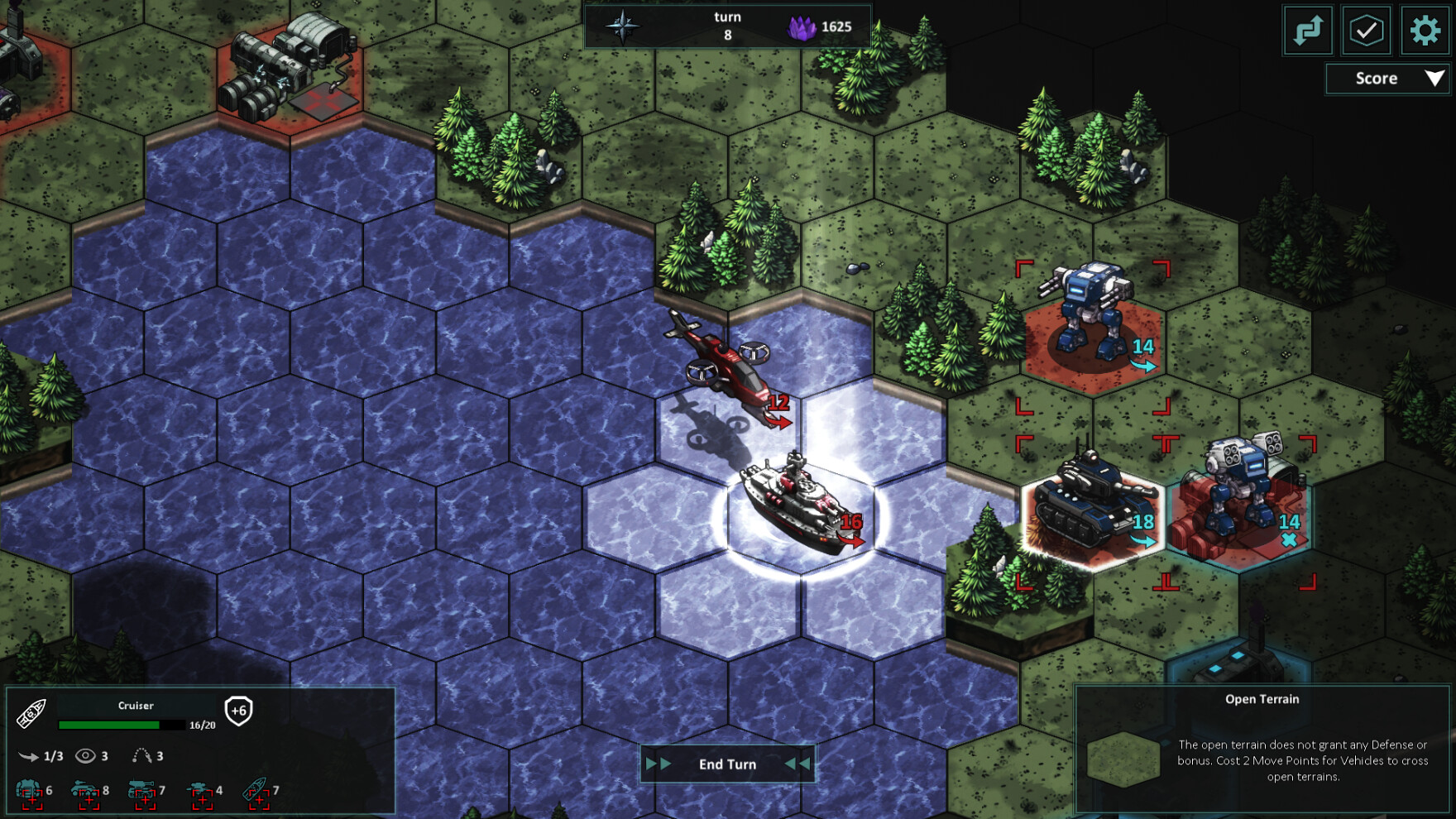Select the Cruiser ship portrait icon
Image resolution: width=1456 pixels, height=819 pixels.
(x=31, y=713)
